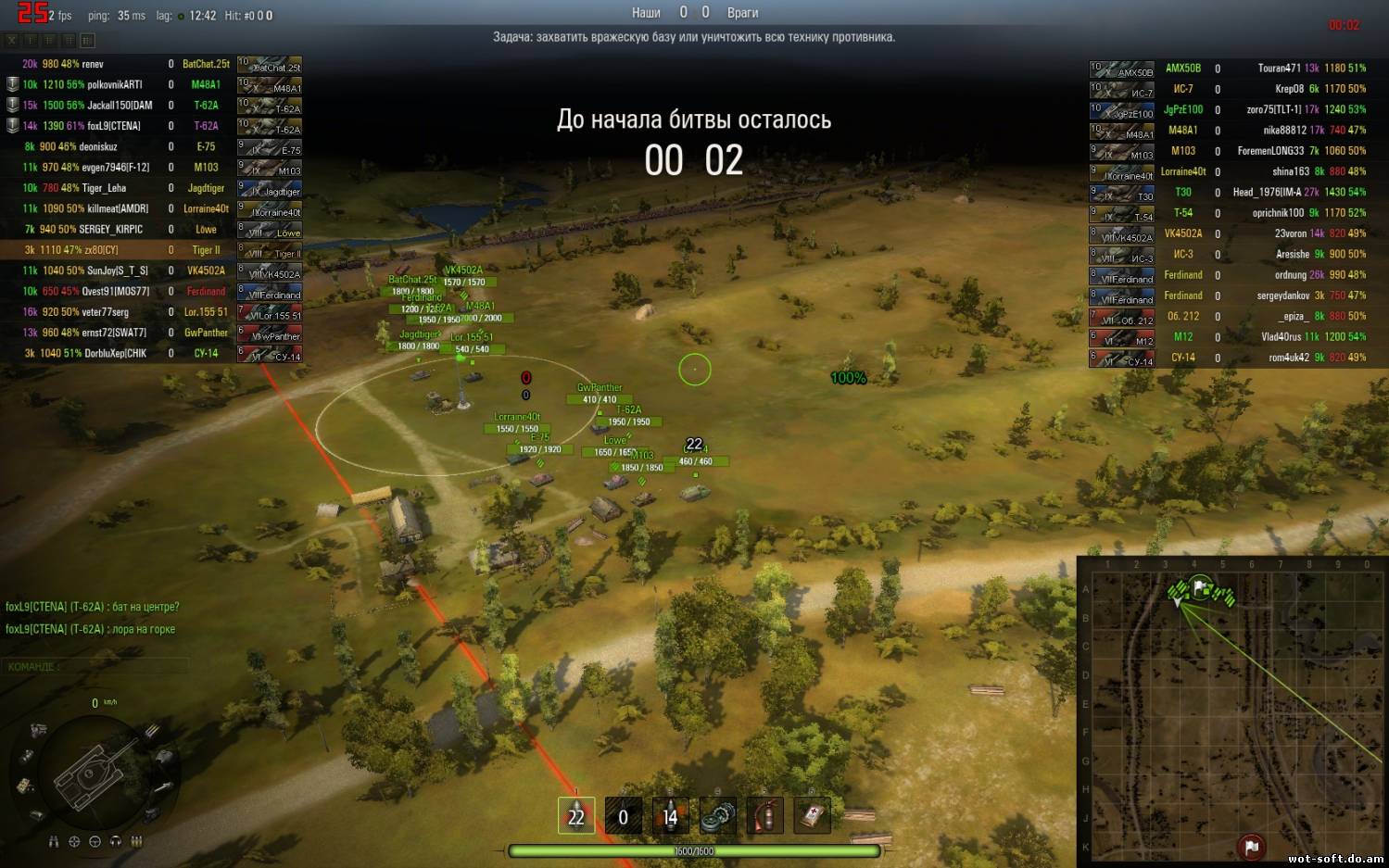The width and height of the screenshot is (1389, 868).
Task: Click the steering wheel driver icon
Action: click(95, 841)
